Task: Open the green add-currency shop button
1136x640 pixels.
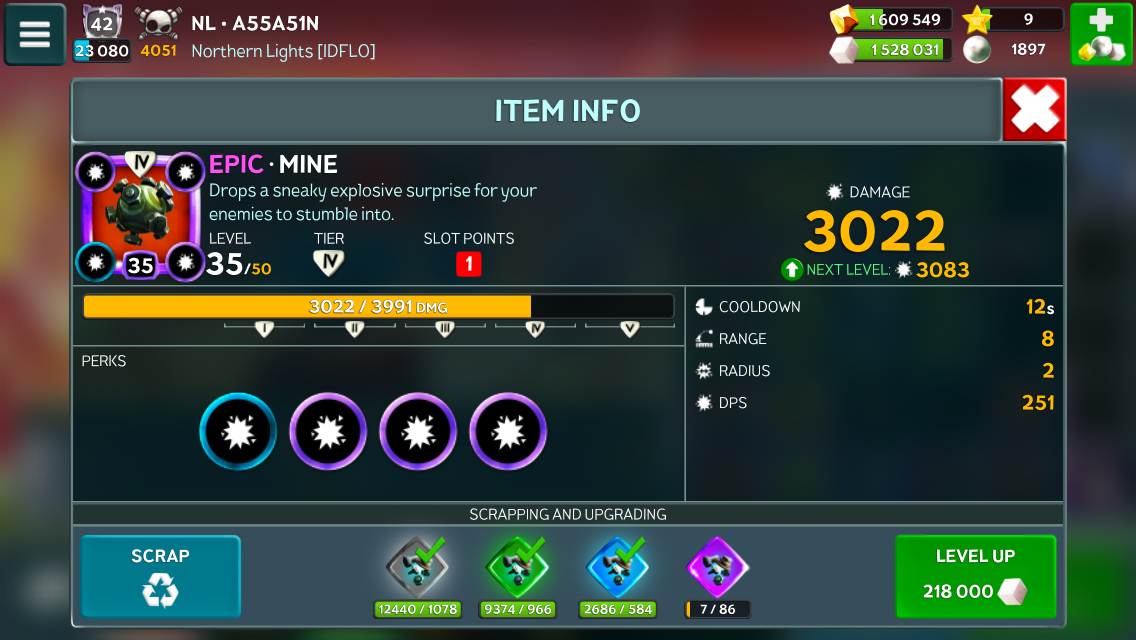Action: [1101, 34]
